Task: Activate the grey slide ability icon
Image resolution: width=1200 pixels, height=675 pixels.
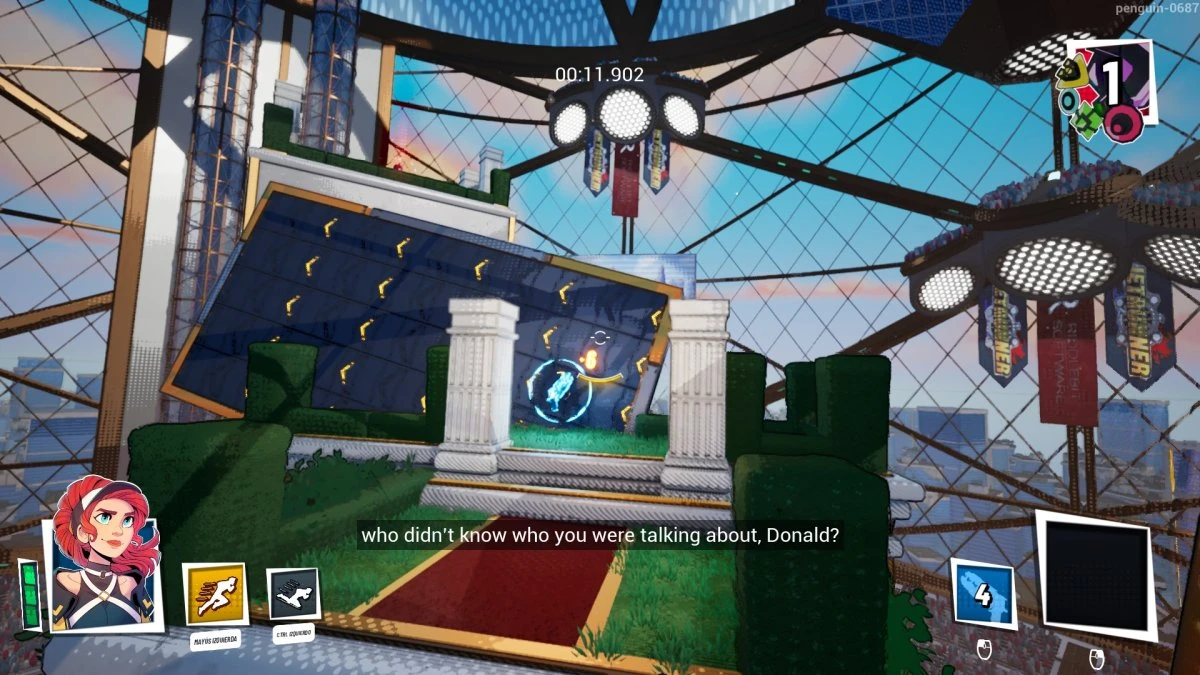Action: (x=293, y=594)
